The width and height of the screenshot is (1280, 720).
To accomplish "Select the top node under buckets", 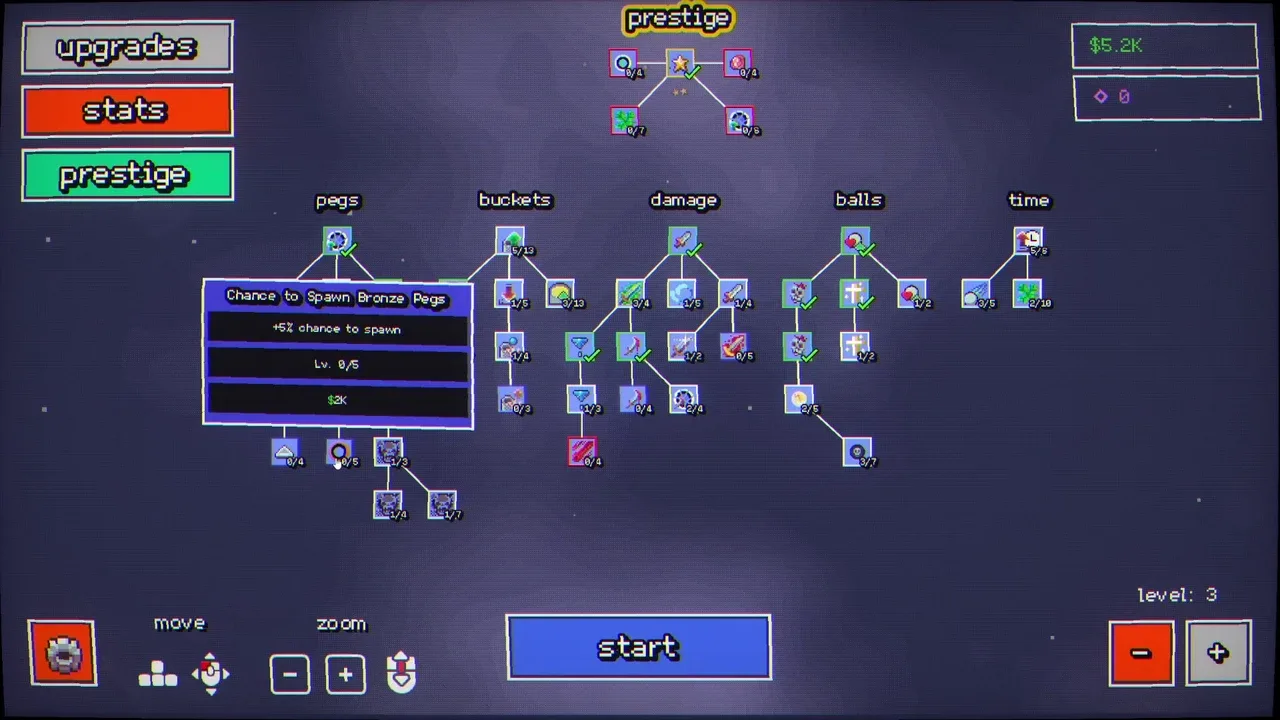I will click(510, 241).
